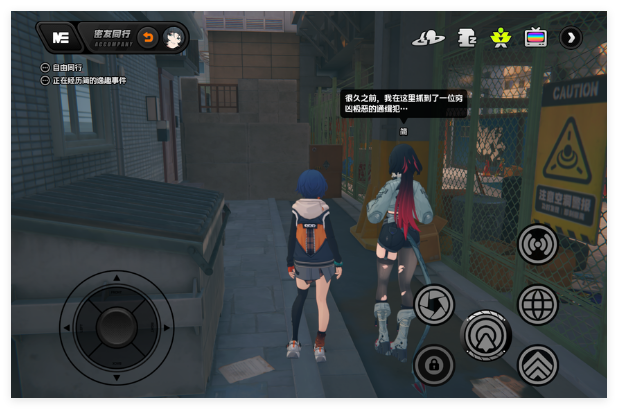Screen dimensions: 618x409
Task: Open the sleeping Z icon menu
Action: click(x=465, y=38)
